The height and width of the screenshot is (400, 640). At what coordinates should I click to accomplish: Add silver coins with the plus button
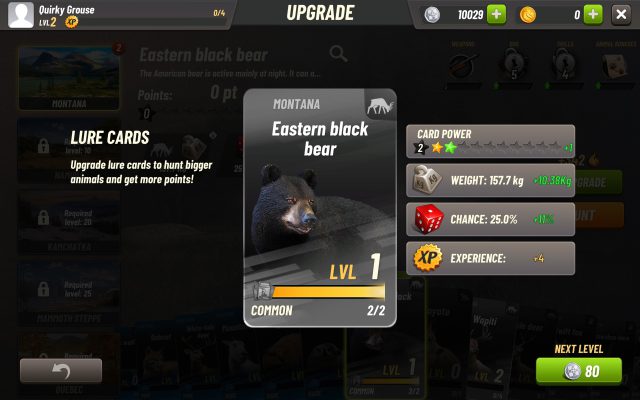point(496,14)
